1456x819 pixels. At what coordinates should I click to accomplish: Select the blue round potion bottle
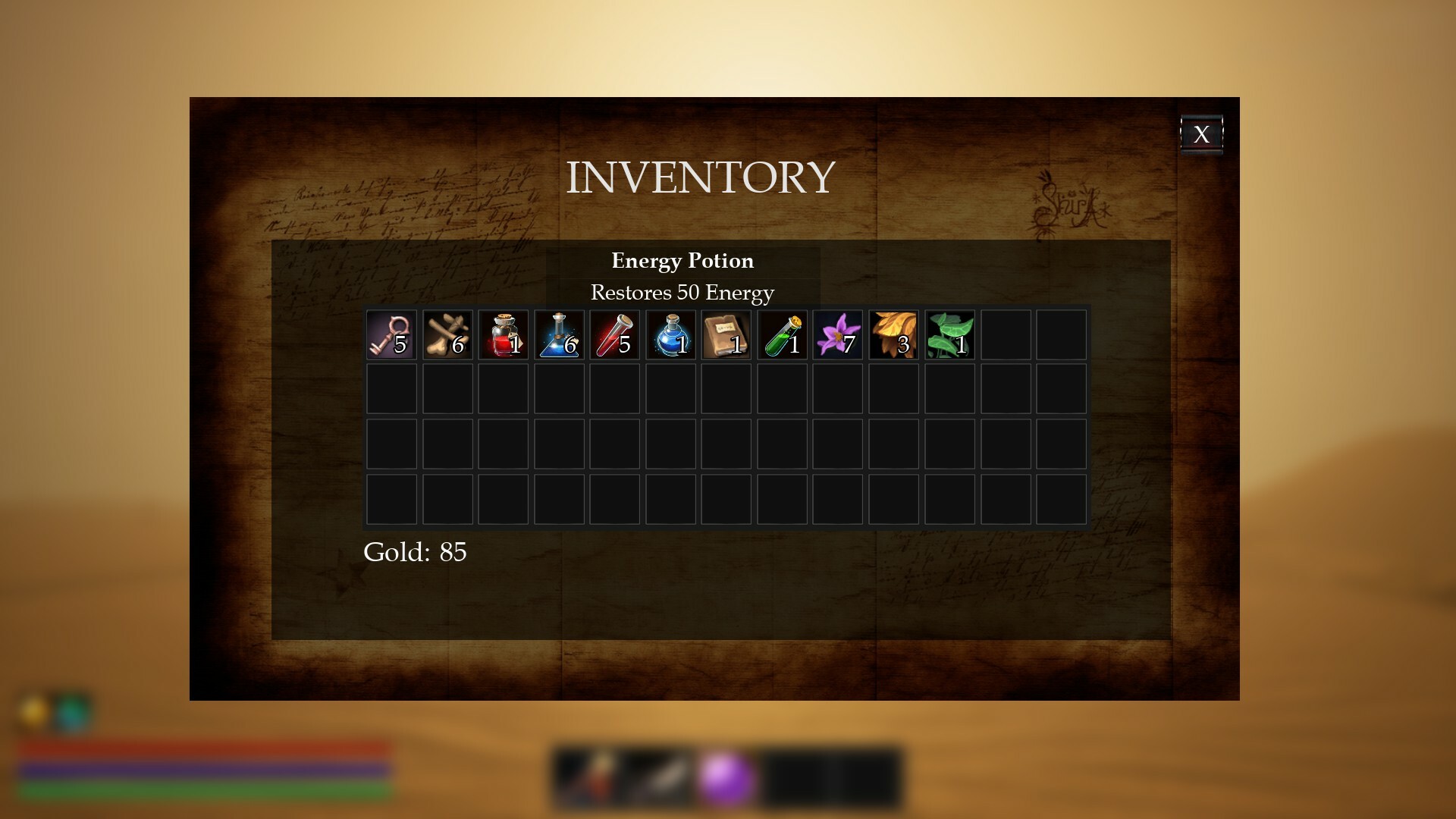670,334
